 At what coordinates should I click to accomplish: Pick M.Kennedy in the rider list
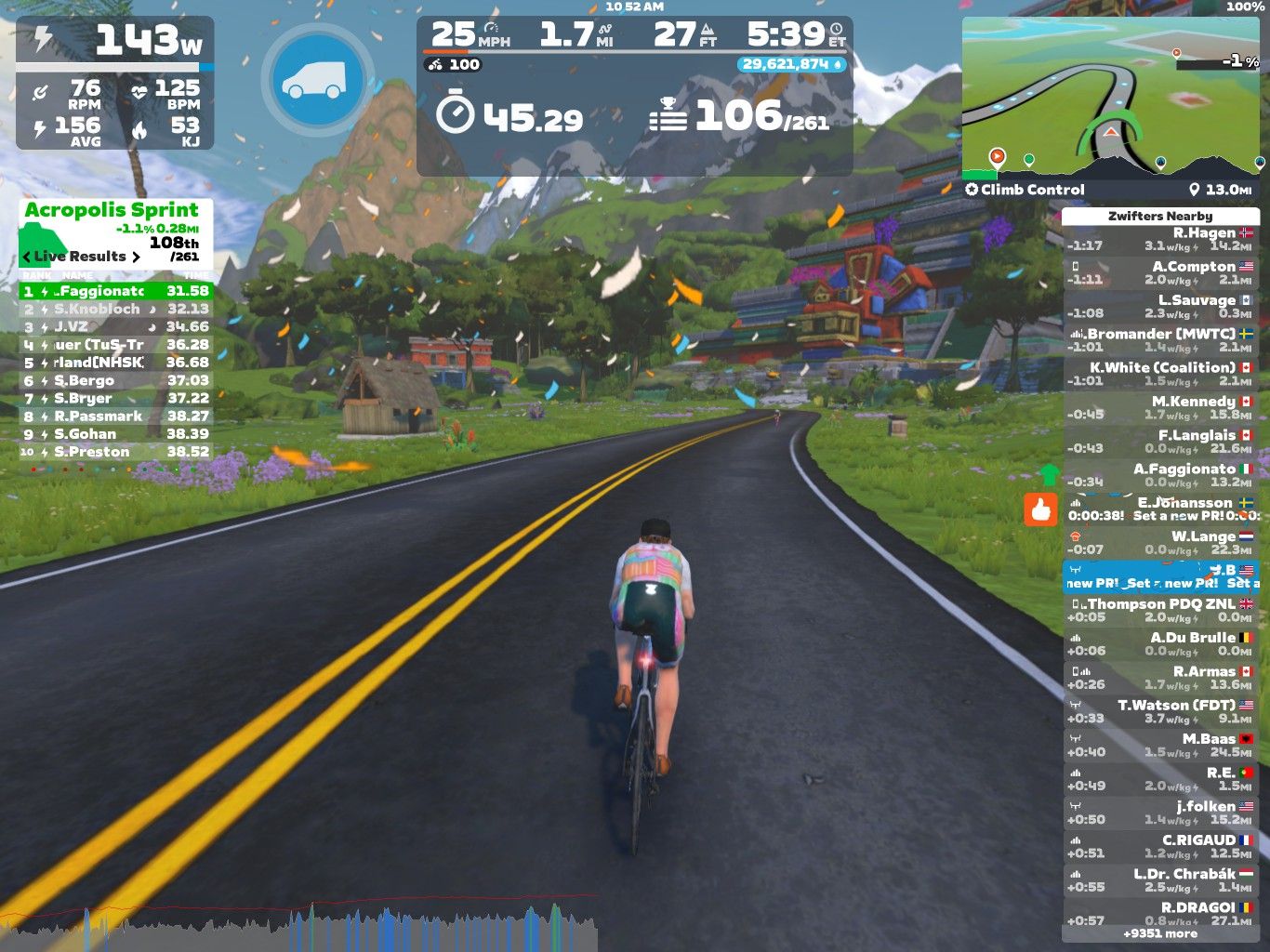click(x=1159, y=407)
